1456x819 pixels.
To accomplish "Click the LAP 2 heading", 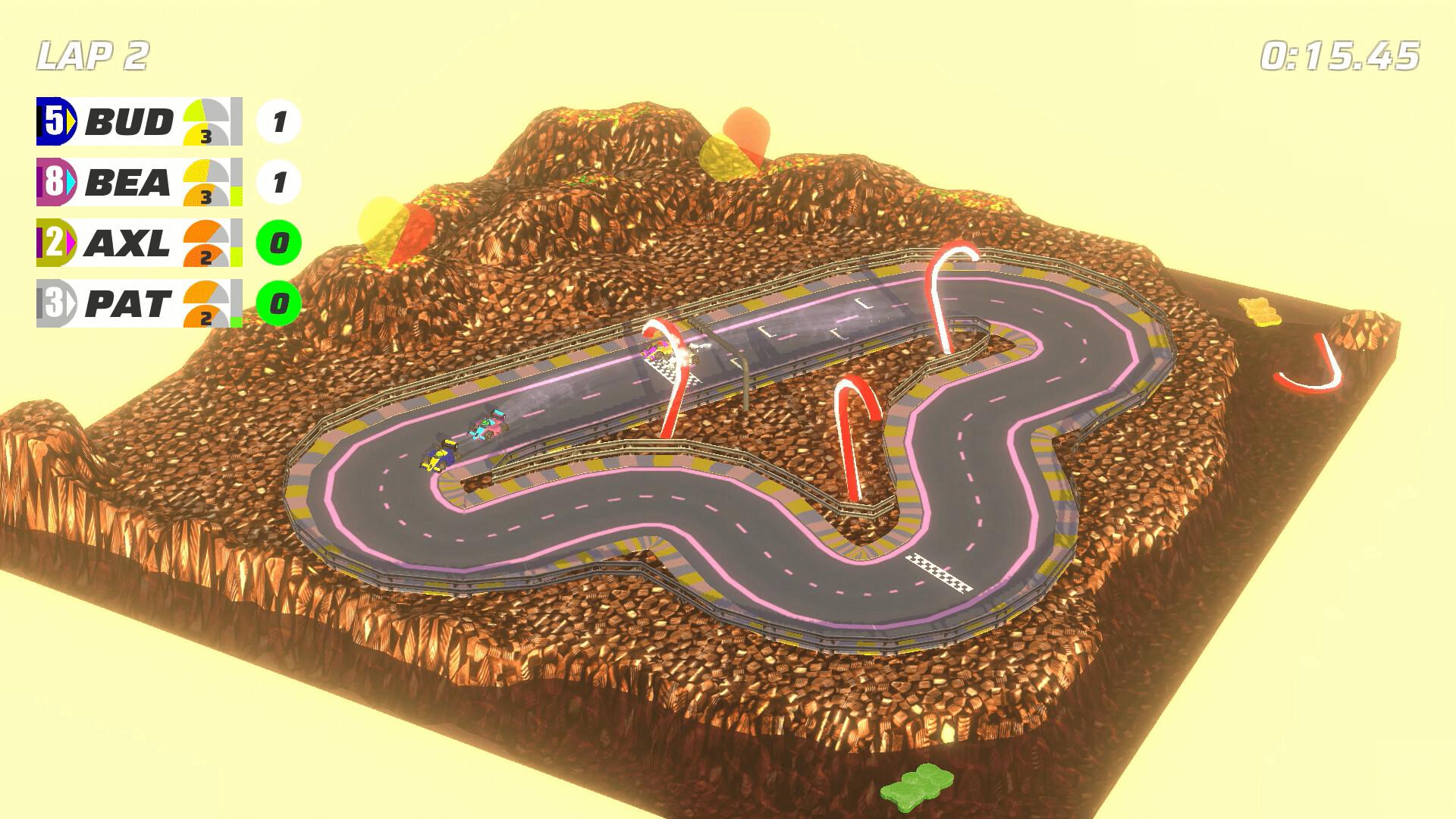I will point(91,53).
